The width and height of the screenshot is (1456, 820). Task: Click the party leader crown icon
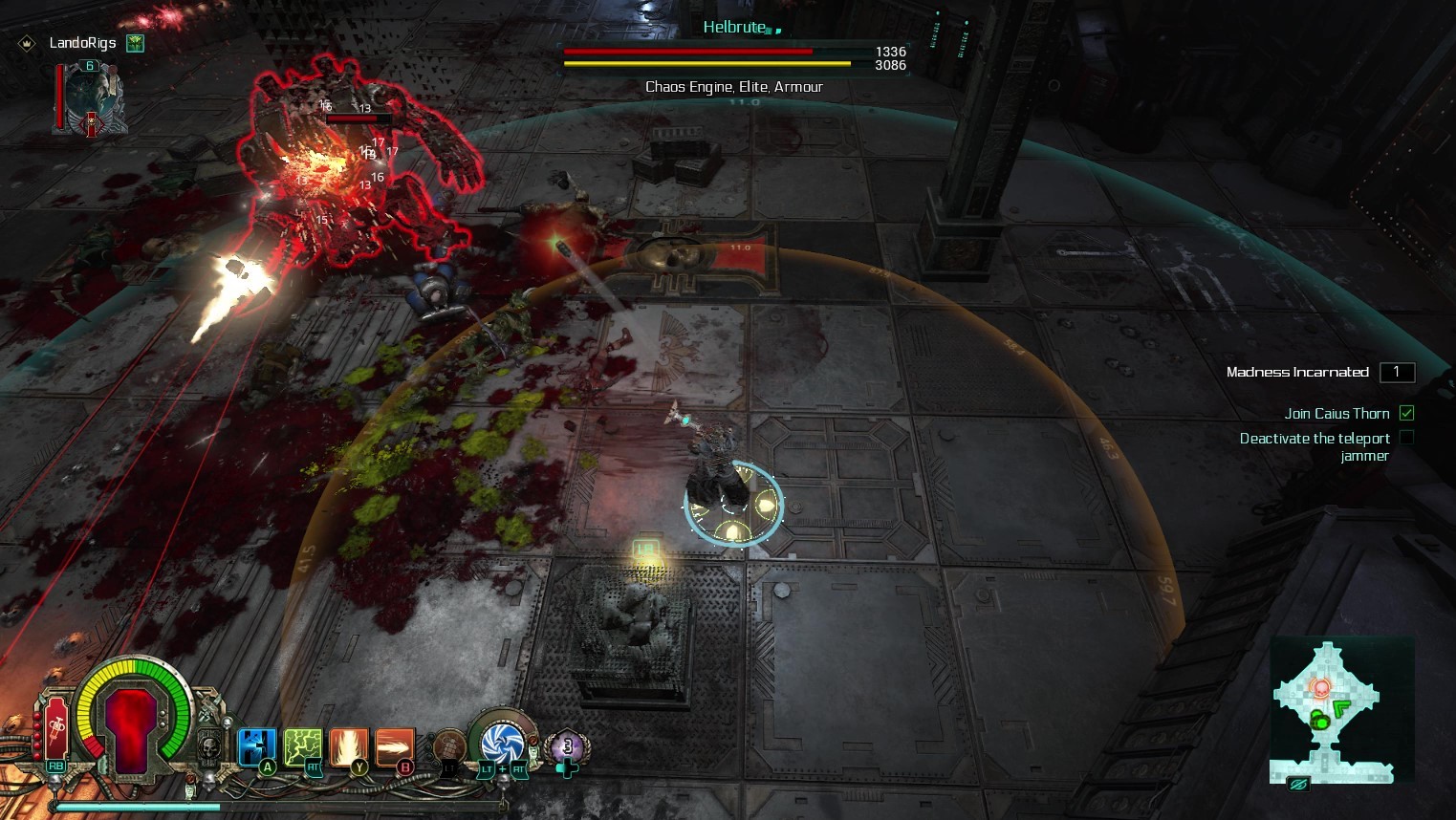click(27, 43)
